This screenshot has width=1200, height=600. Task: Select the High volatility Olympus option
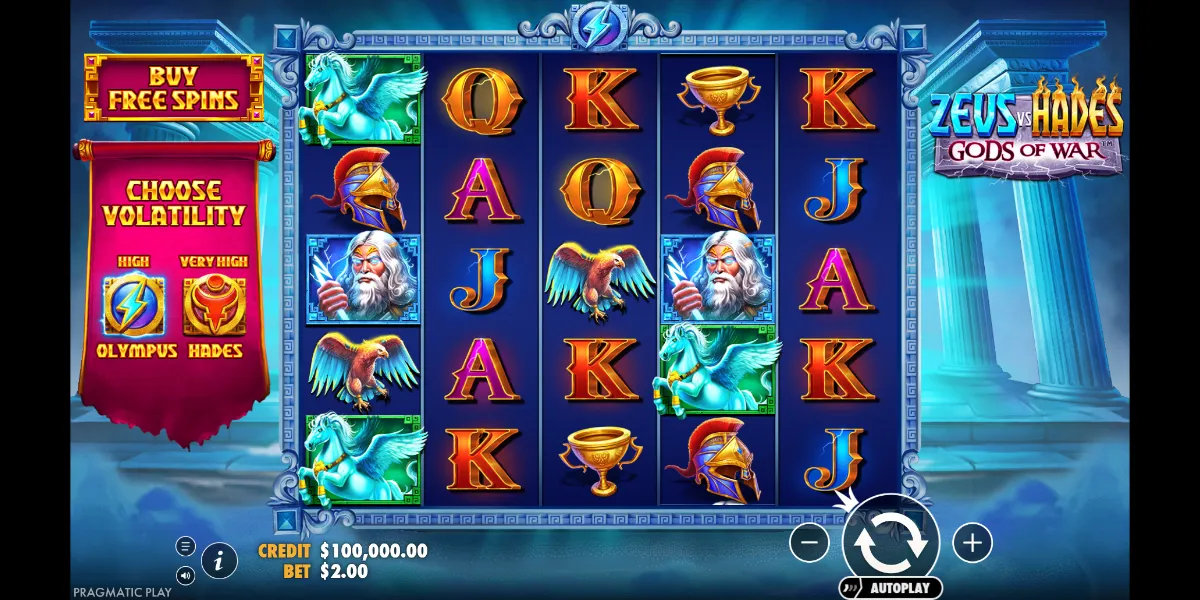pos(136,307)
